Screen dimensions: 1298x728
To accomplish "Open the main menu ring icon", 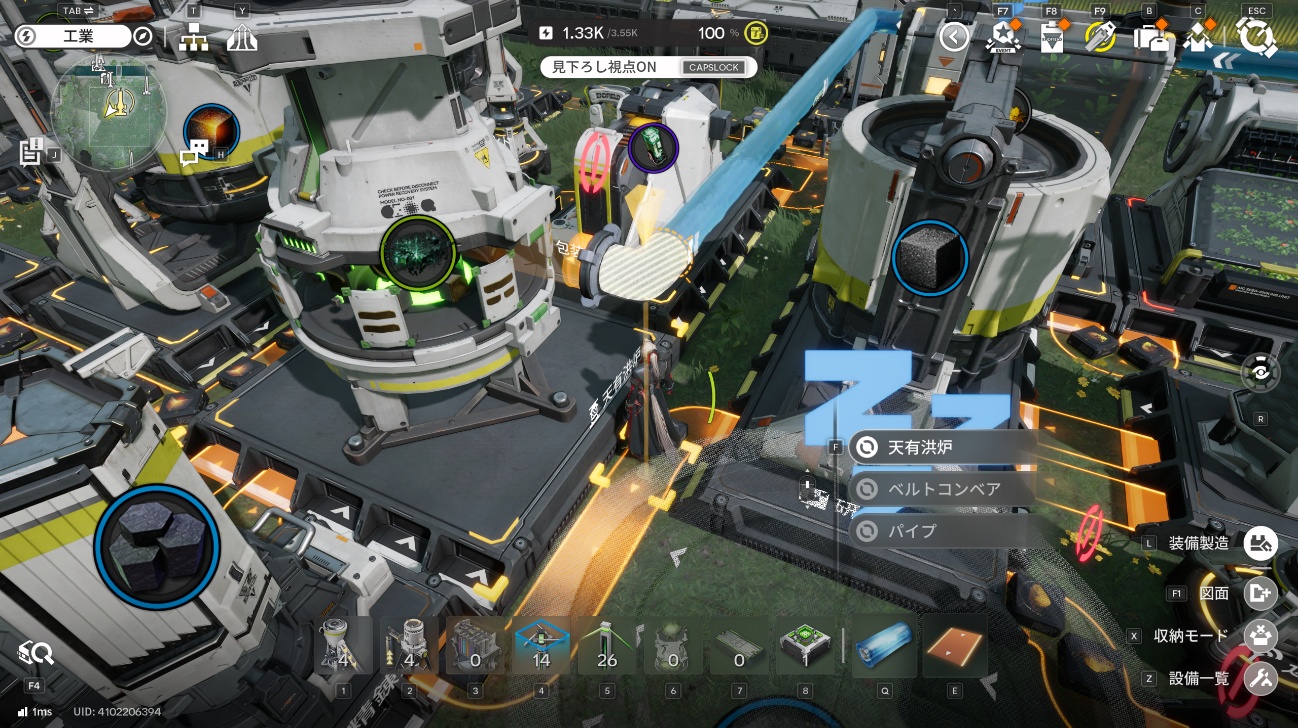I will click(x=1255, y=37).
